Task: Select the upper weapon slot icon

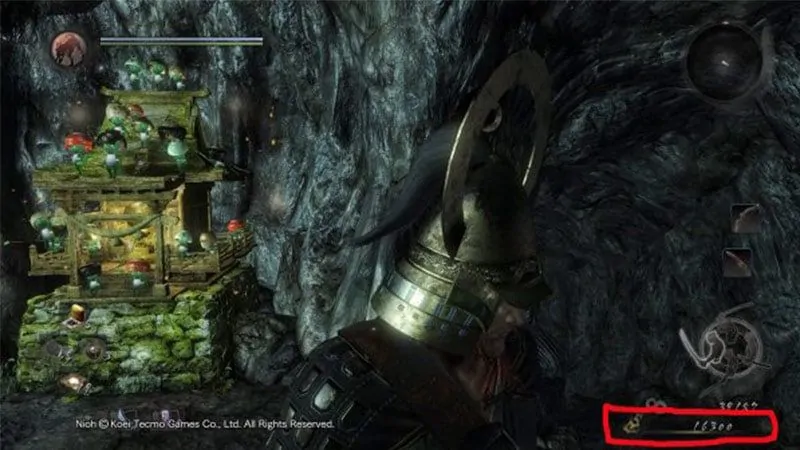Action: pos(741,220)
